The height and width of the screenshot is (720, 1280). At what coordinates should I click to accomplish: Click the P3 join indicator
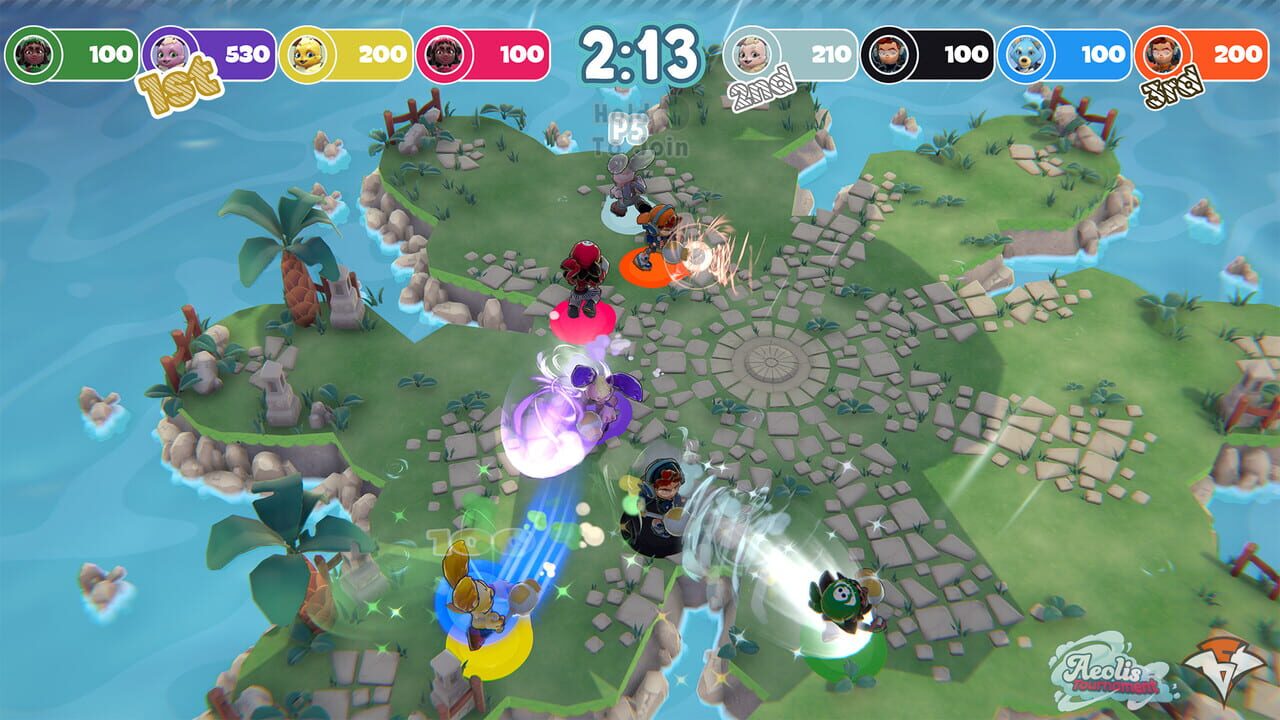(627, 127)
